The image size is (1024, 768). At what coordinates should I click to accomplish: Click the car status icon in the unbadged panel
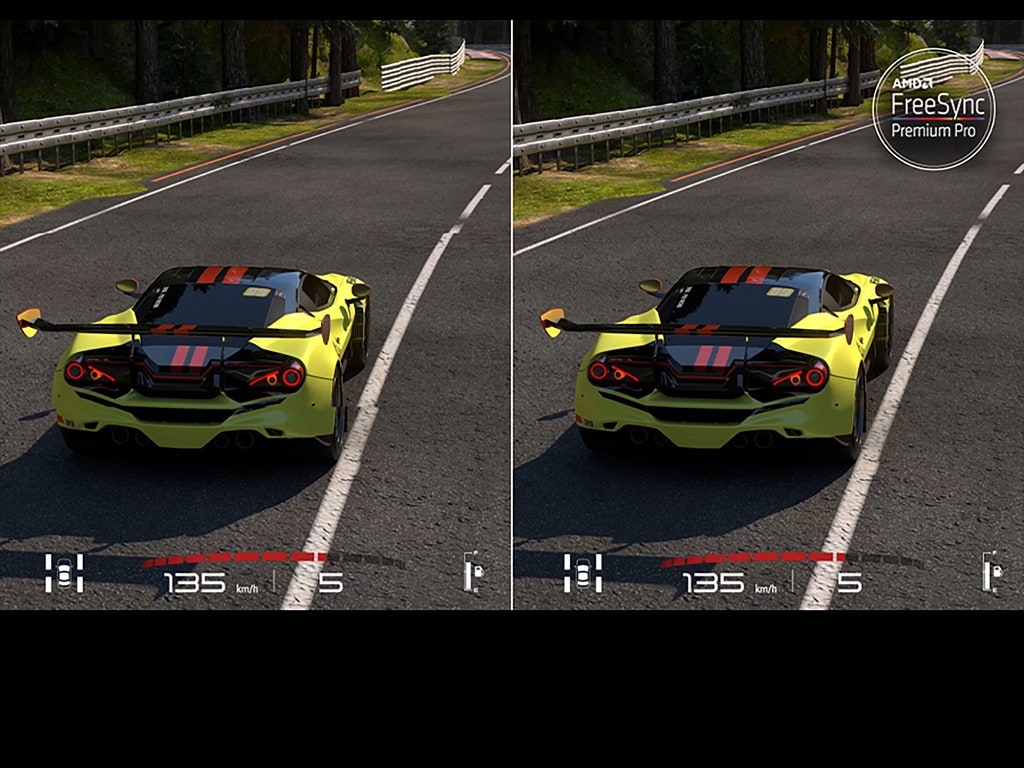pyautogui.click(x=64, y=573)
